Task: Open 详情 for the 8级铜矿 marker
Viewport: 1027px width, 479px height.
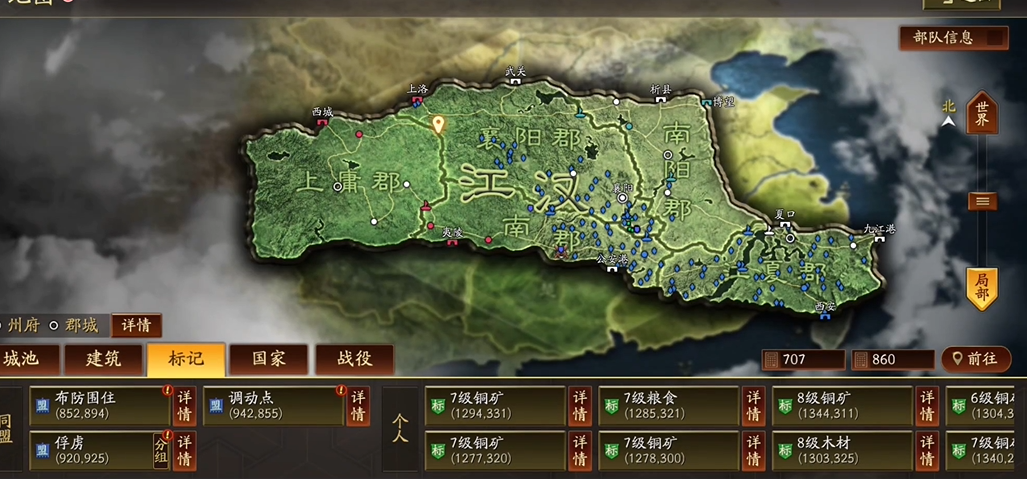Action: (927, 405)
